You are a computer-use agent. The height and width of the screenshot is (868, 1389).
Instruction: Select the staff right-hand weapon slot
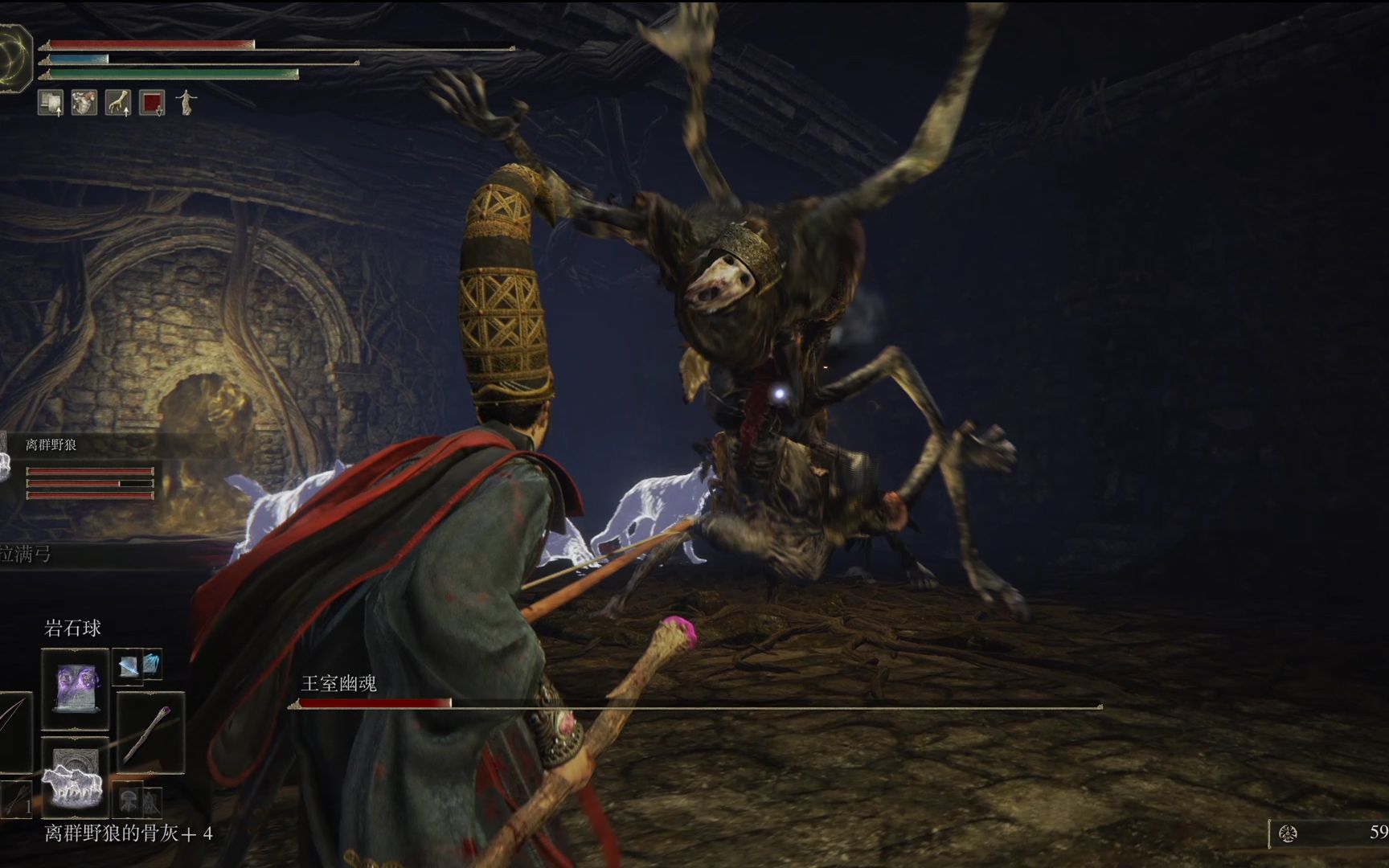coord(150,732)
